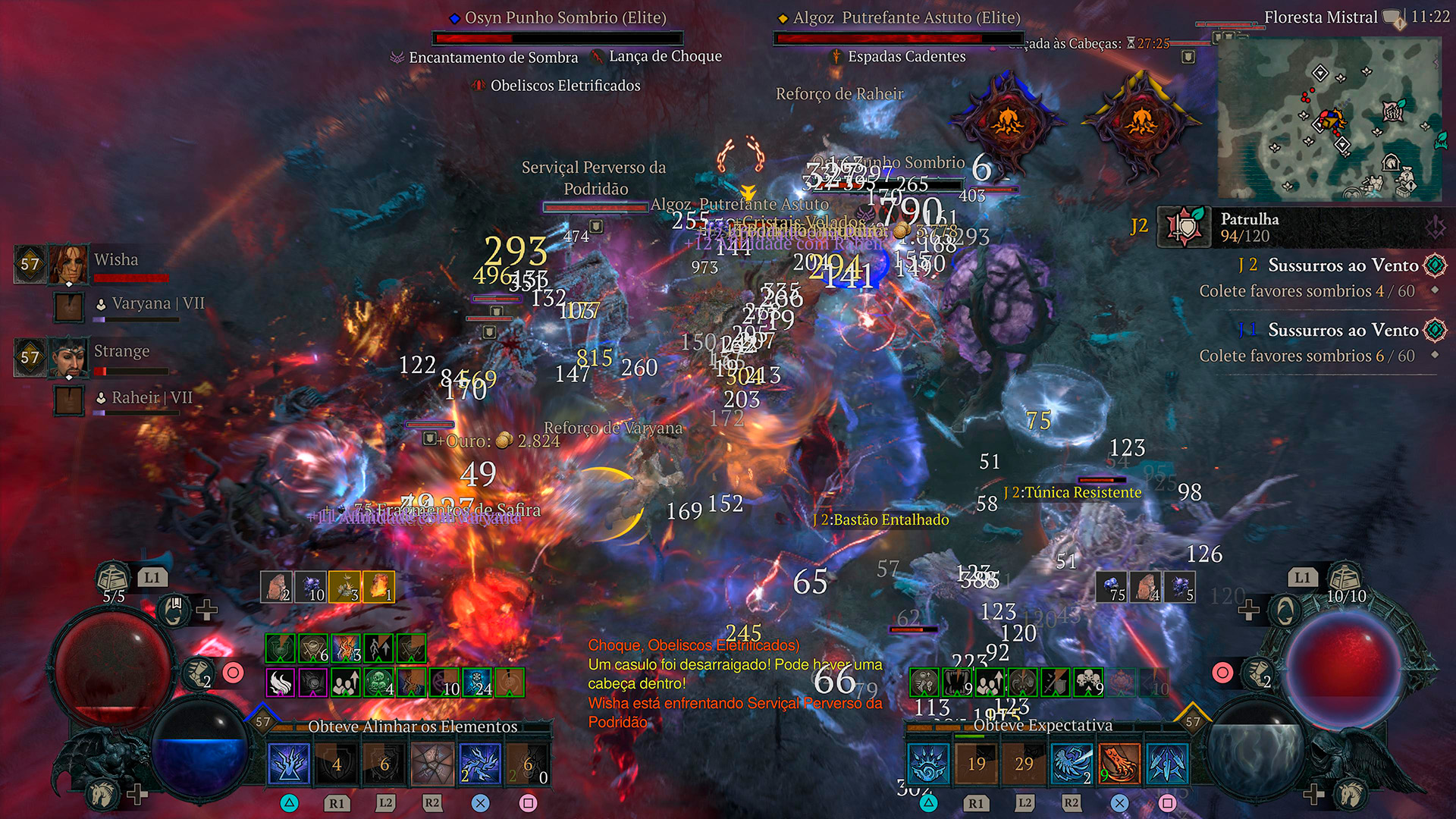
Task: Click the Raheir mercenary portrait
Action: pyautogui.click(x=69, y=401)
